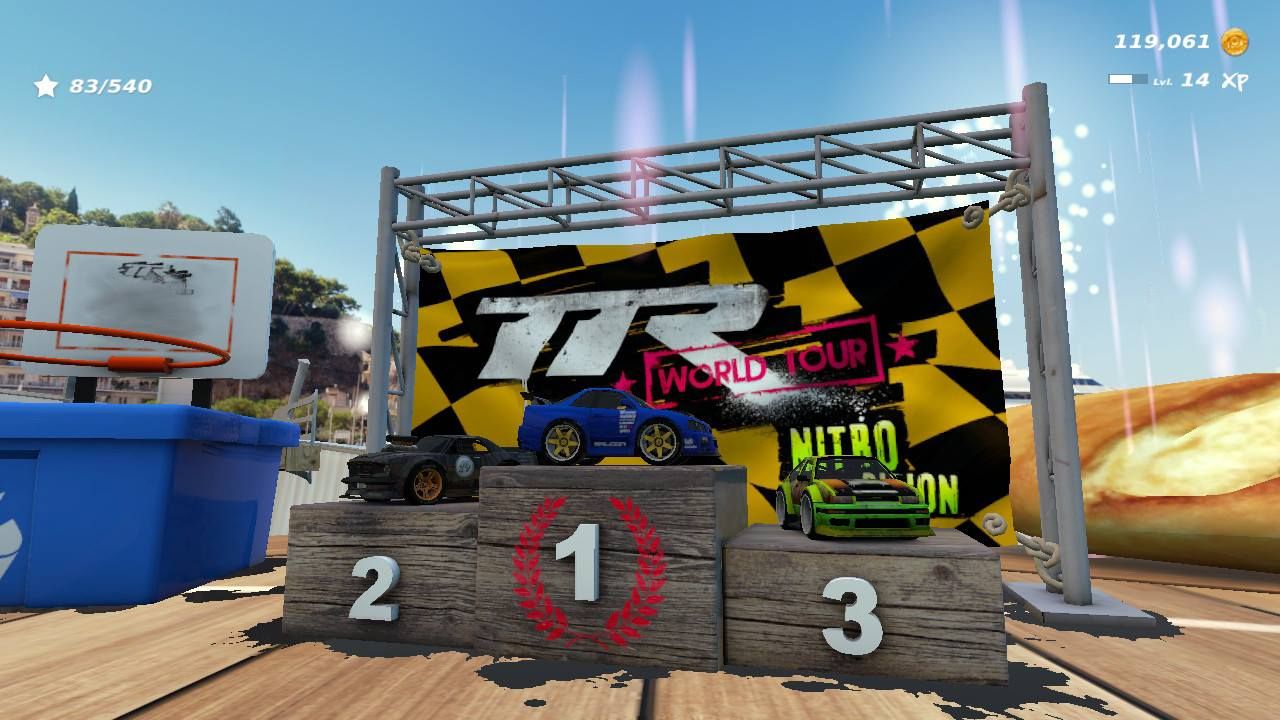1280x720 pixels.
Task: Click the gold coin currency icon
Action: (x=1233, y=40)
